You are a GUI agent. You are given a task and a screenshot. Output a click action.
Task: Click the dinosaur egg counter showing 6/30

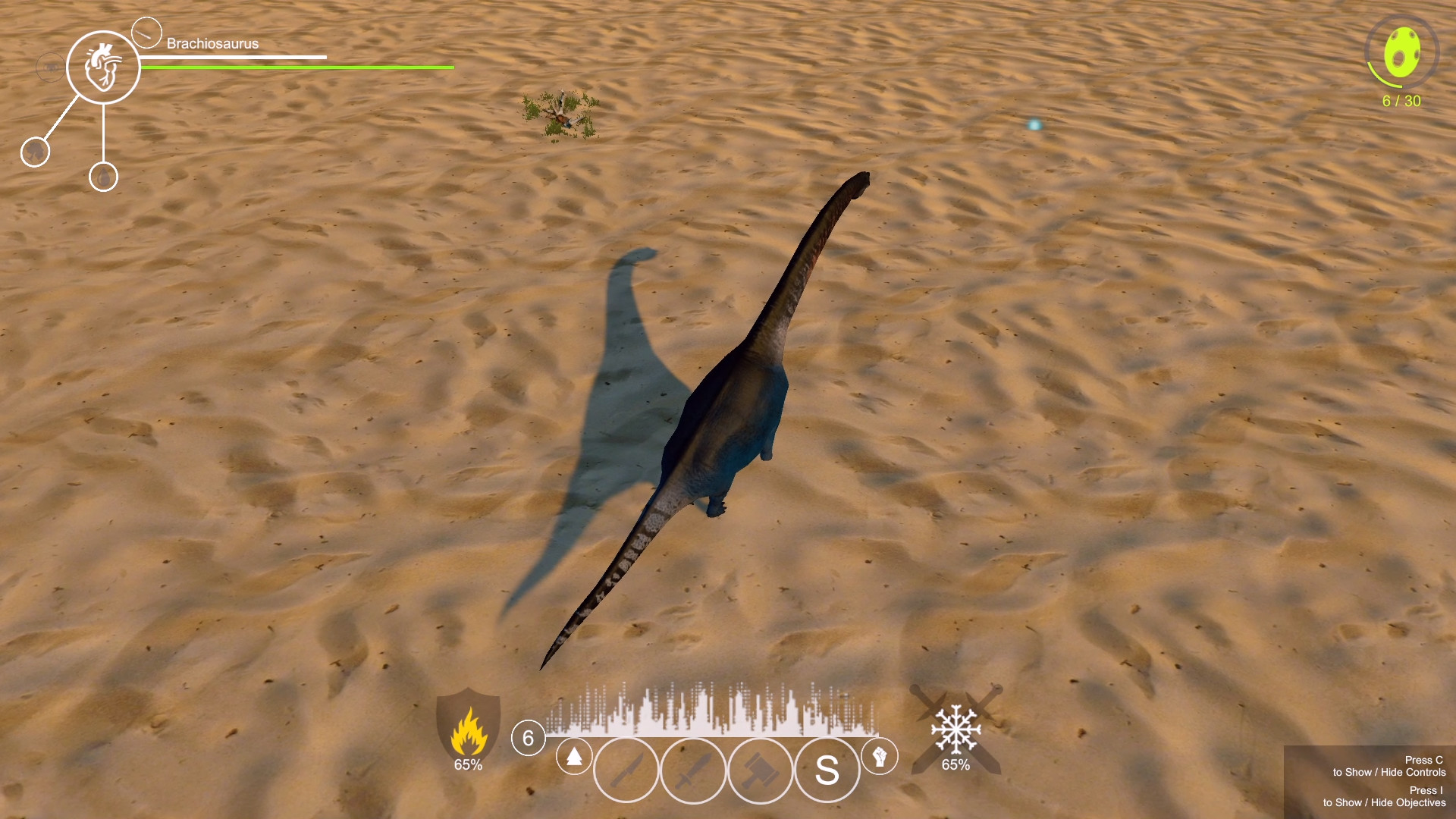1403,53
